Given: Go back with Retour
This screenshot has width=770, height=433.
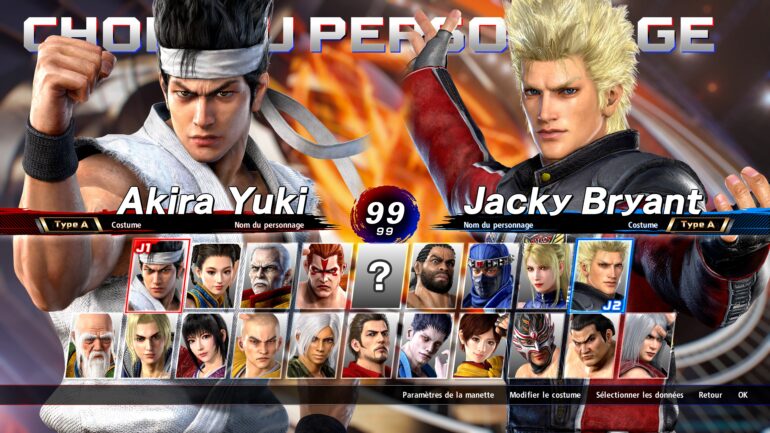Looking at the screenshot, I should pos(710,395).
